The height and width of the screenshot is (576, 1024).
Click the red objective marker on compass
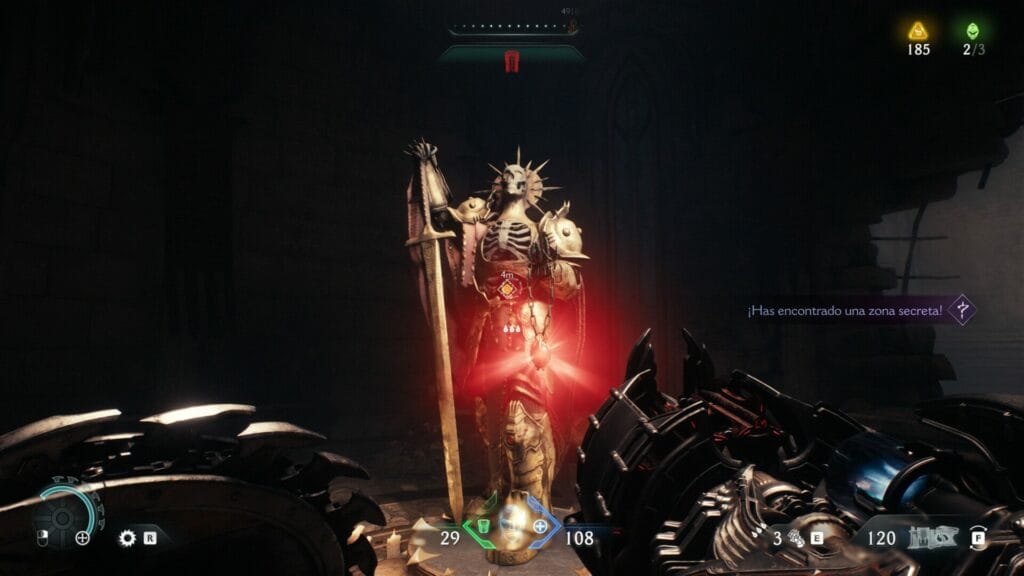pyautogui.click(x=511, y=61)
